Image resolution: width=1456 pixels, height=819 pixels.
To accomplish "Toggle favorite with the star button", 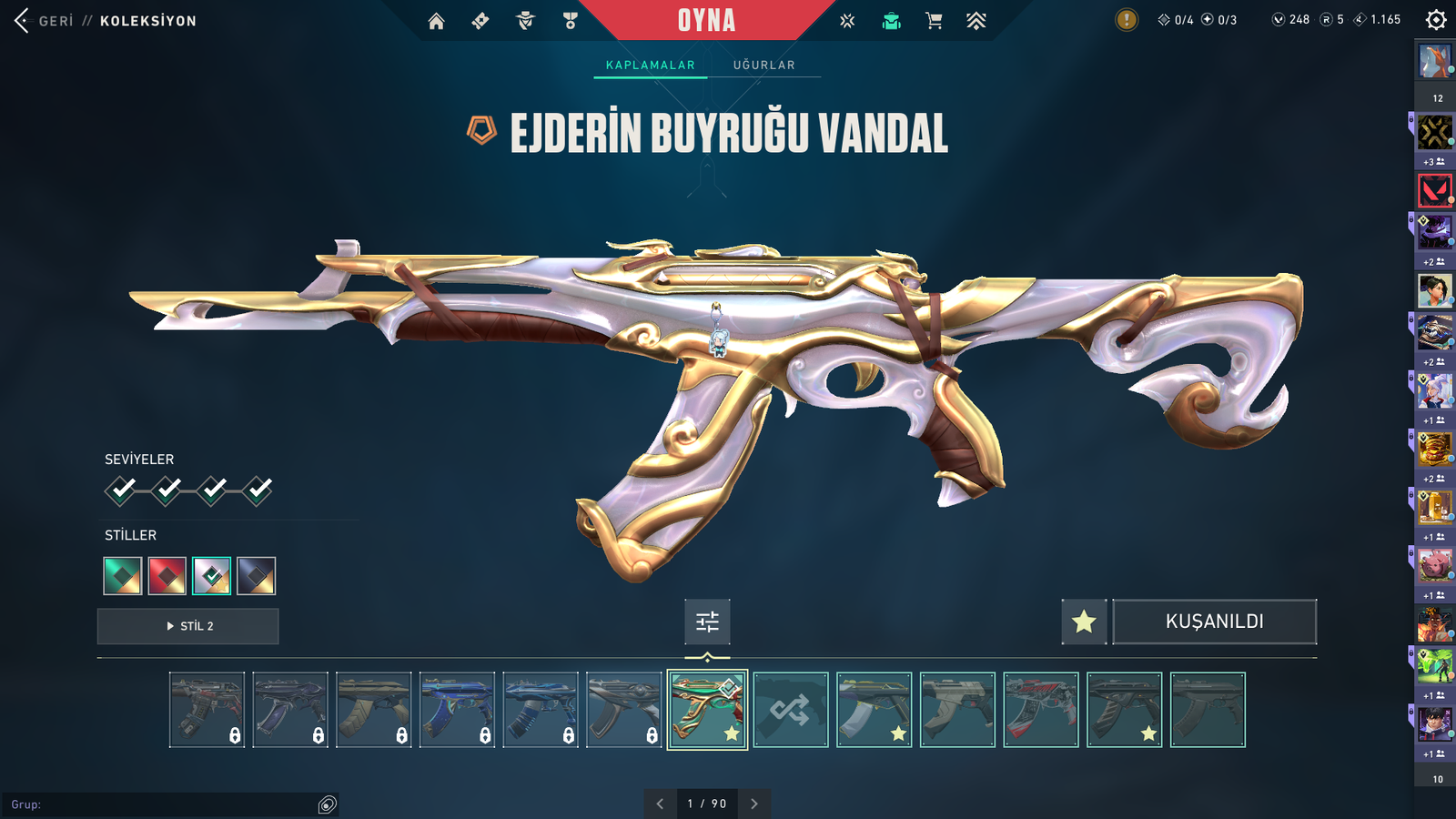I will click(1084, 622).
